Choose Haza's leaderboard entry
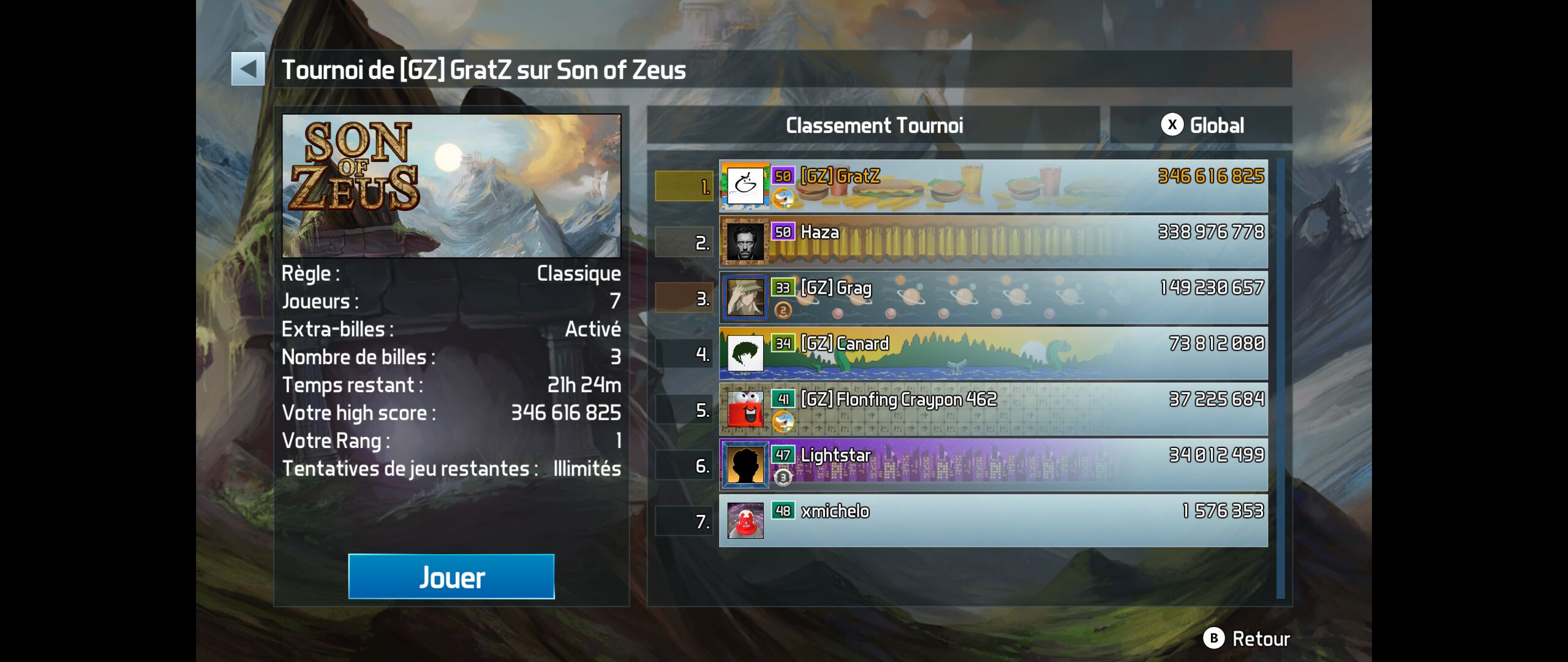 coord(992,242)
